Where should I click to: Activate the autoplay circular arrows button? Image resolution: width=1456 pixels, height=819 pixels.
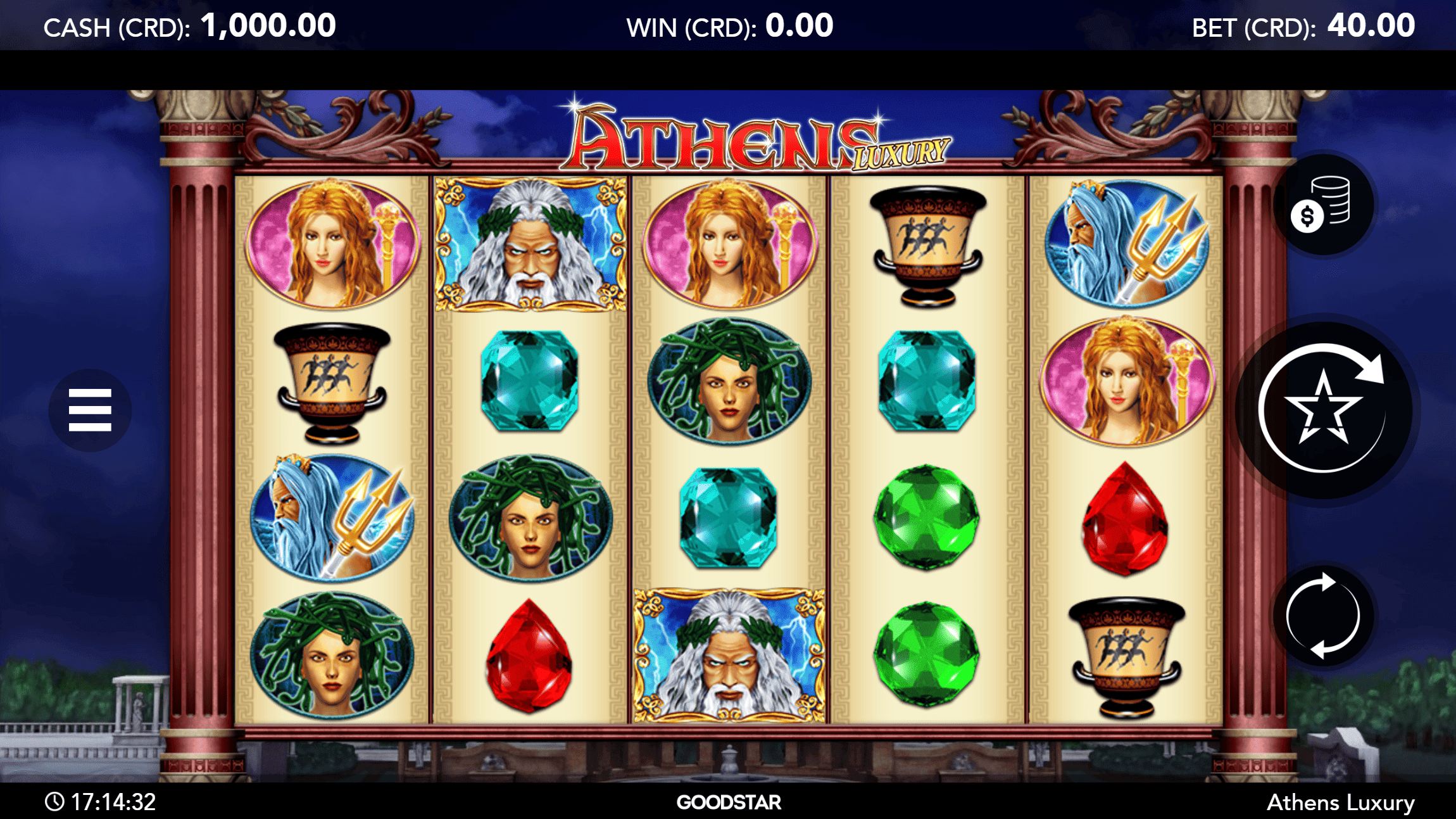point(1323,616)
